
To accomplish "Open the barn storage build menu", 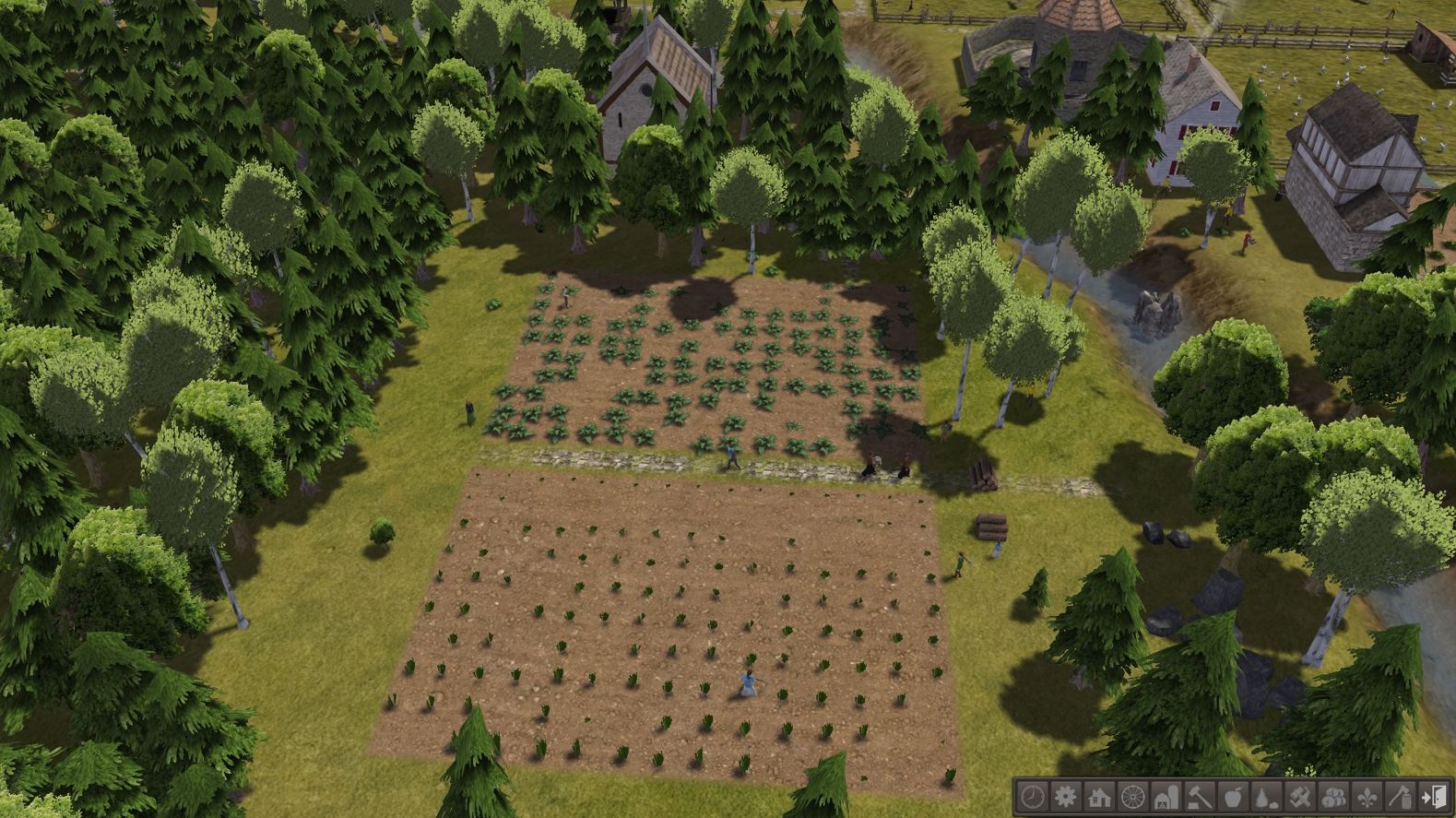I will [x=1167, y=799].
